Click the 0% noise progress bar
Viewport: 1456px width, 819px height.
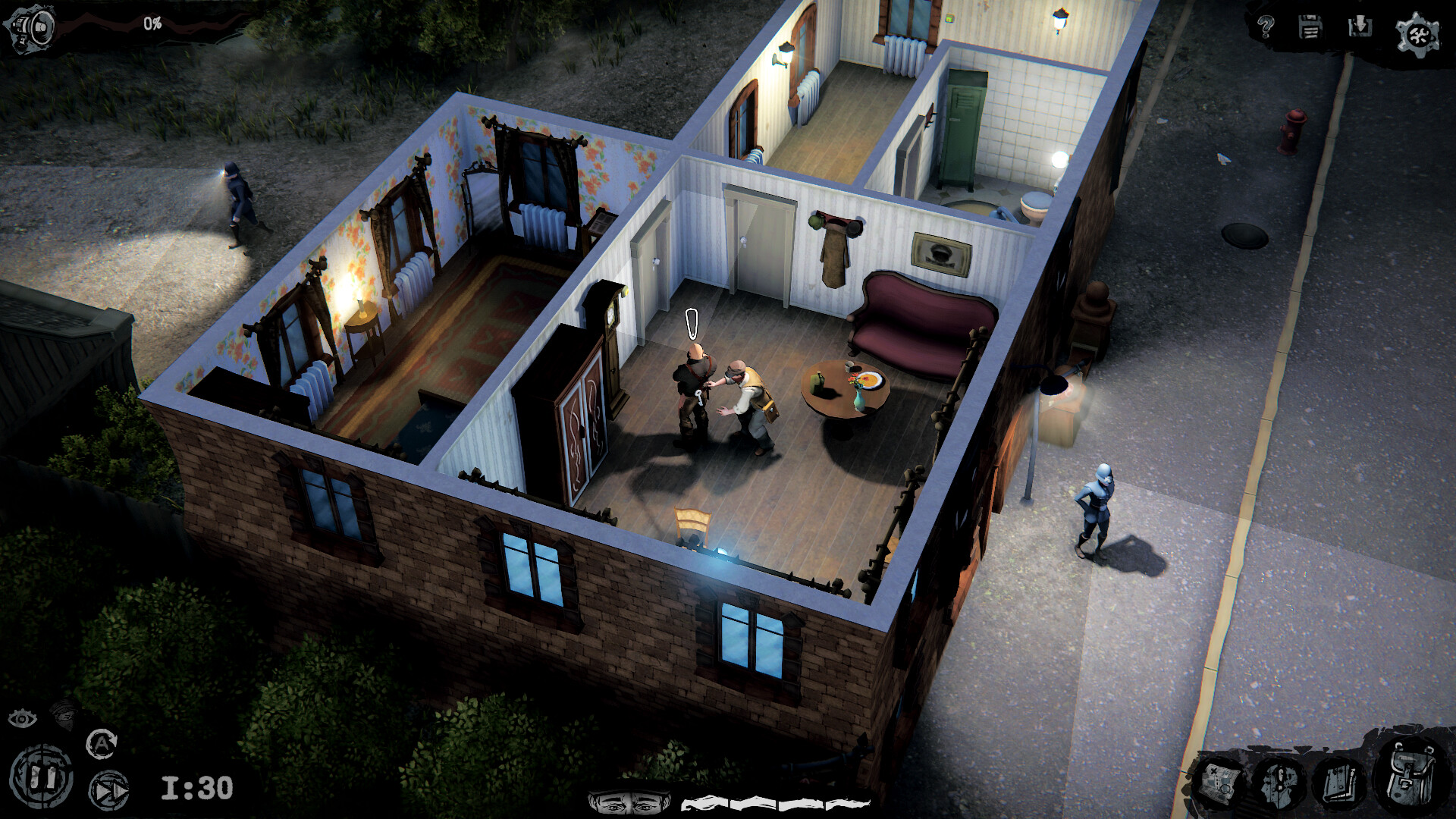click(x=152, y=23)
